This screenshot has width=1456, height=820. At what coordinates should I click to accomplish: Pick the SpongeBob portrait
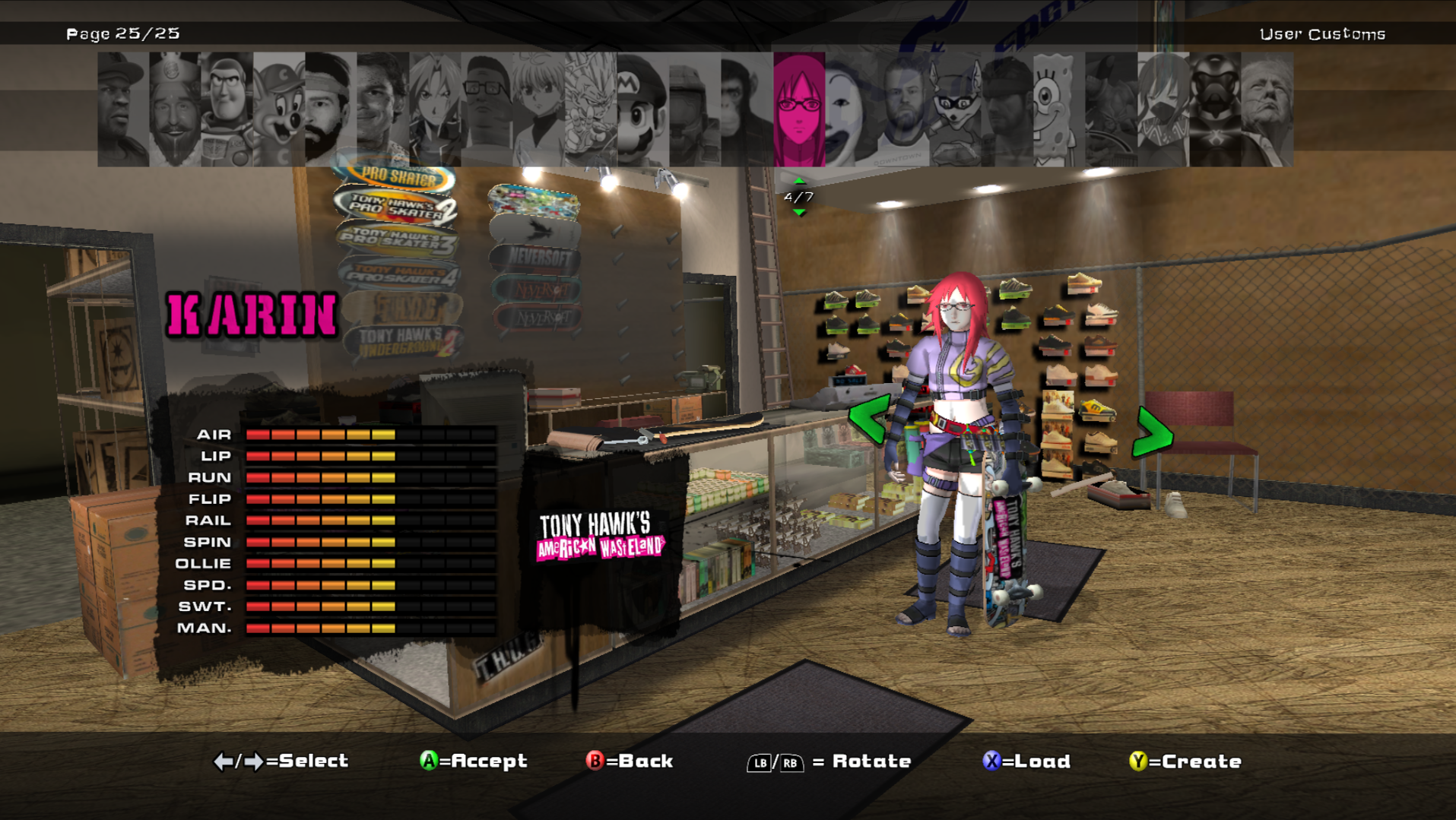[1058, 109]
